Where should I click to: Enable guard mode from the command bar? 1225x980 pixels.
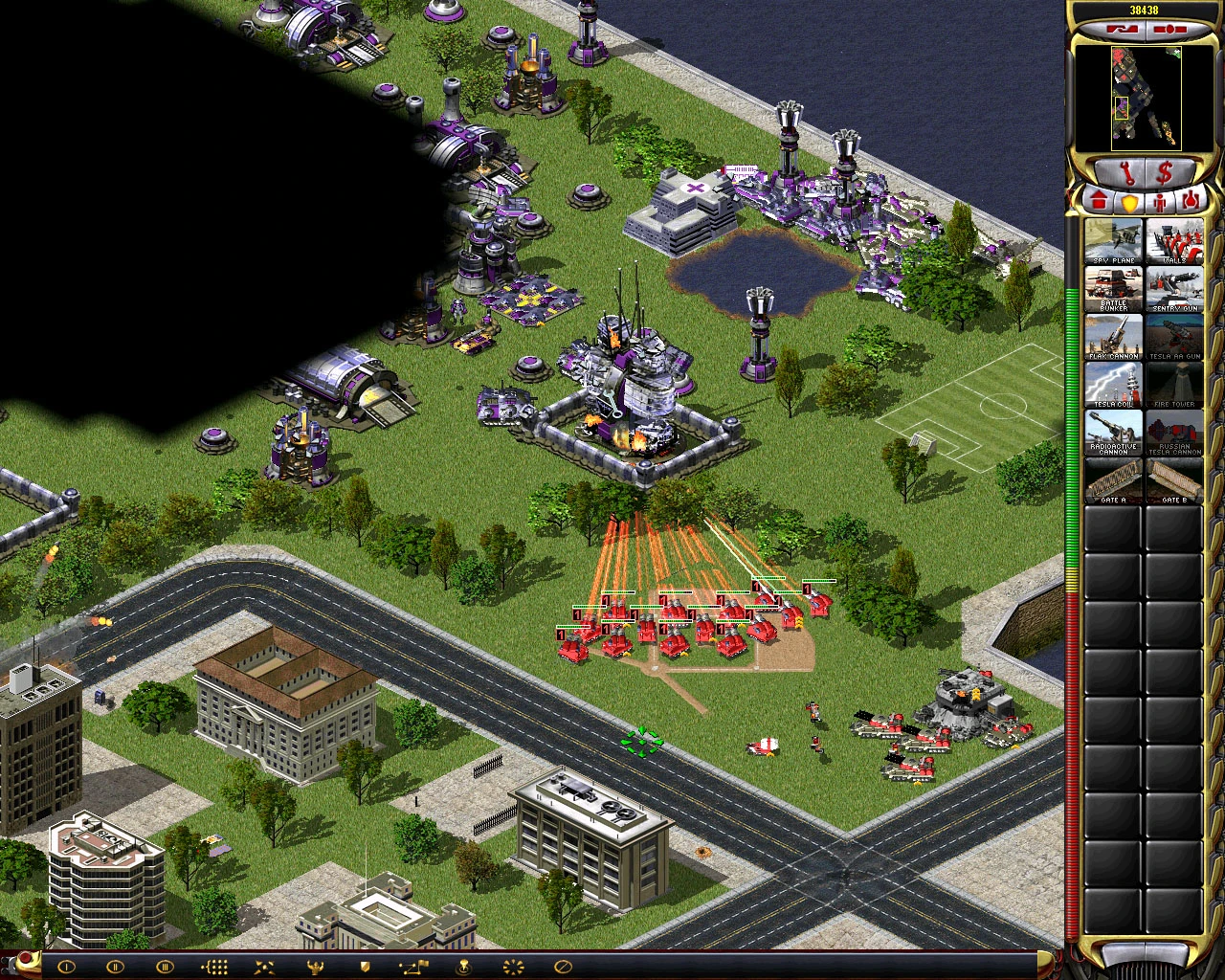coord(364,967)
